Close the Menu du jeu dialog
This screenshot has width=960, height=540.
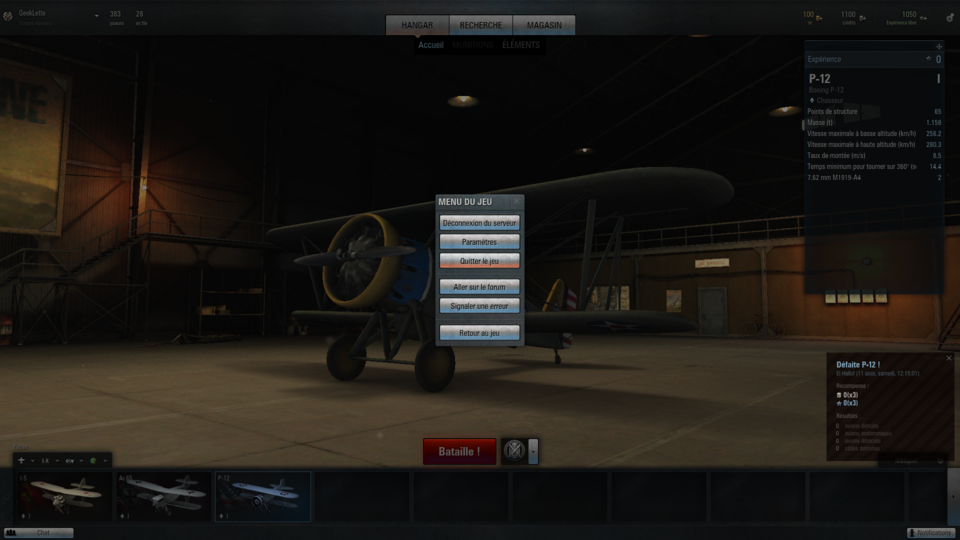pyautogui.click(x=517, y=201)
